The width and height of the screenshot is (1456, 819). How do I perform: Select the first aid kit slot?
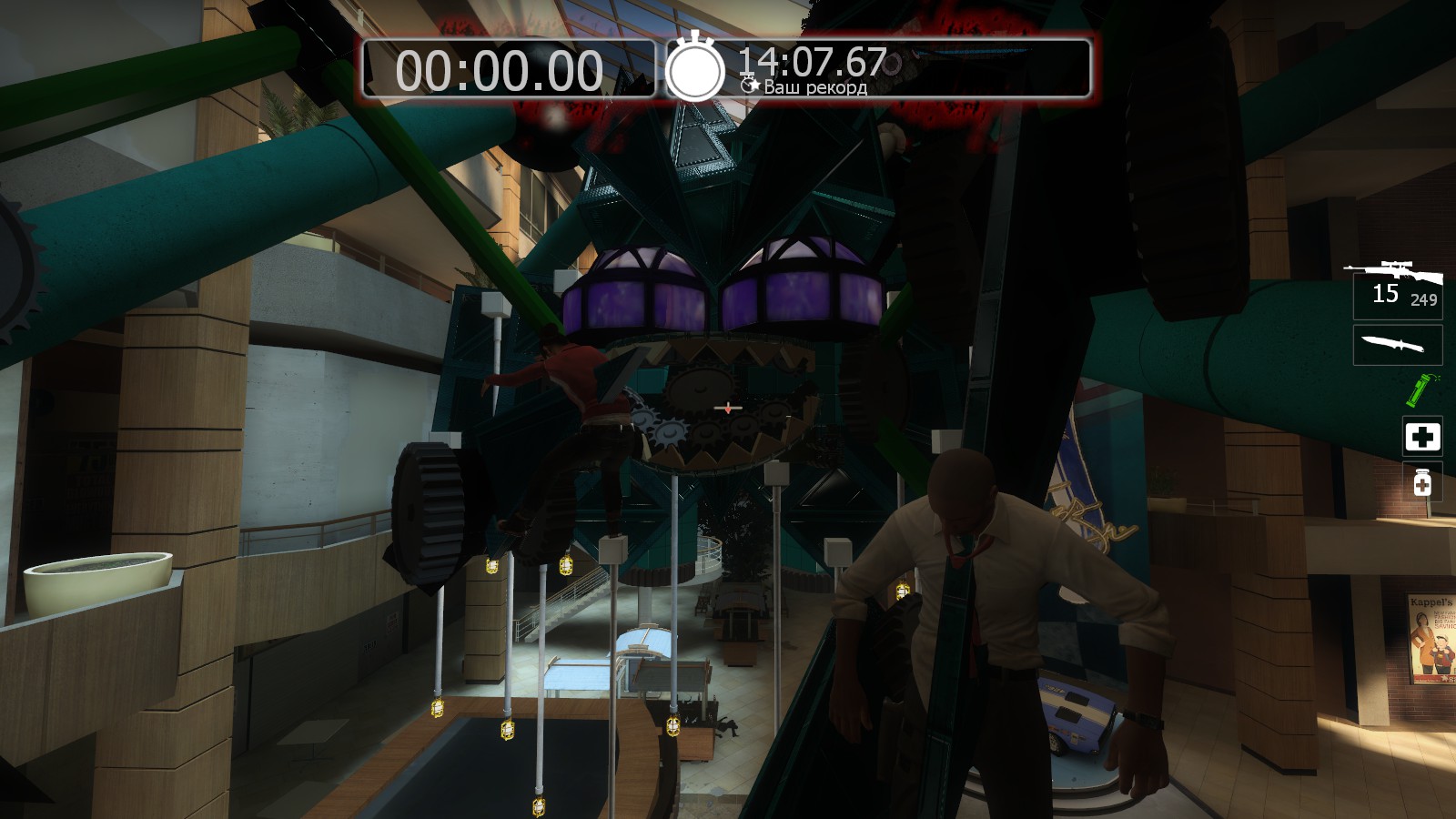1421,437
